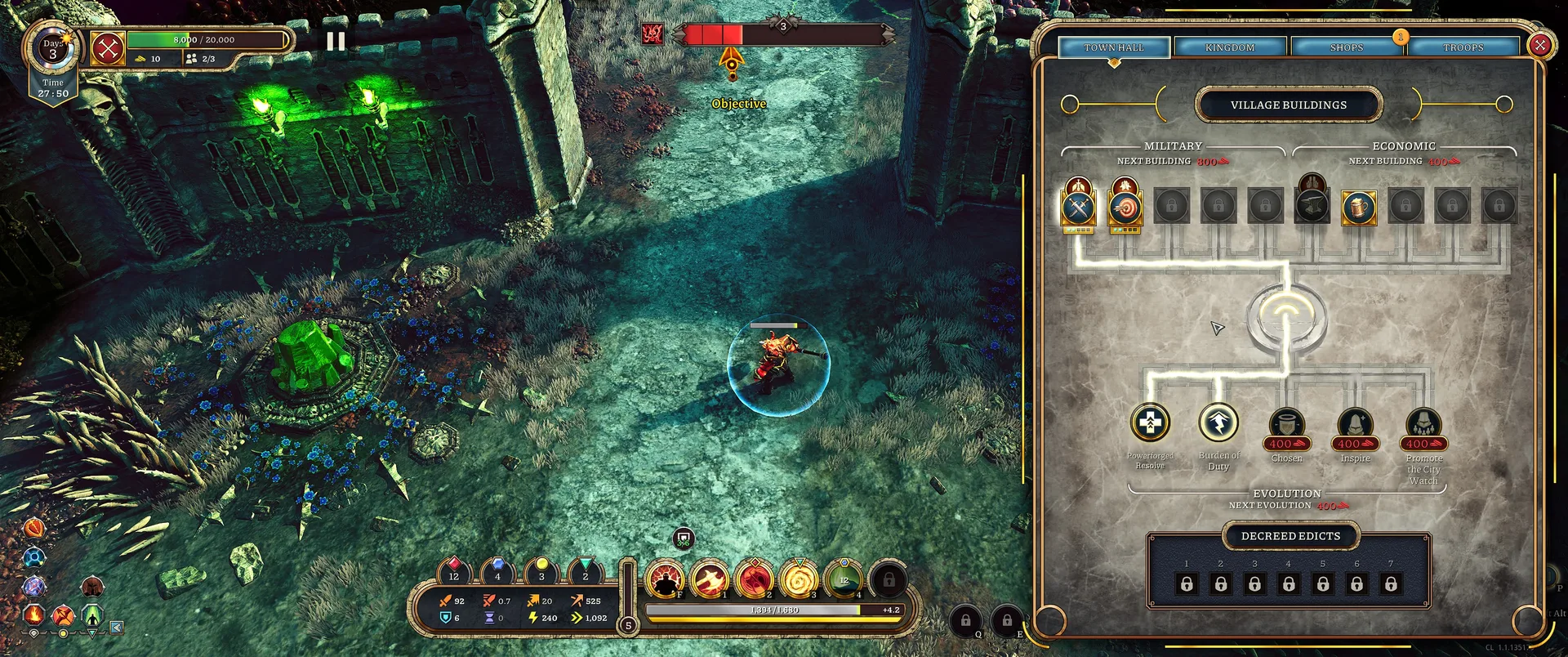Select the anvil economic building
This screenshot has height=657, width=1568.
point(1312,206)
